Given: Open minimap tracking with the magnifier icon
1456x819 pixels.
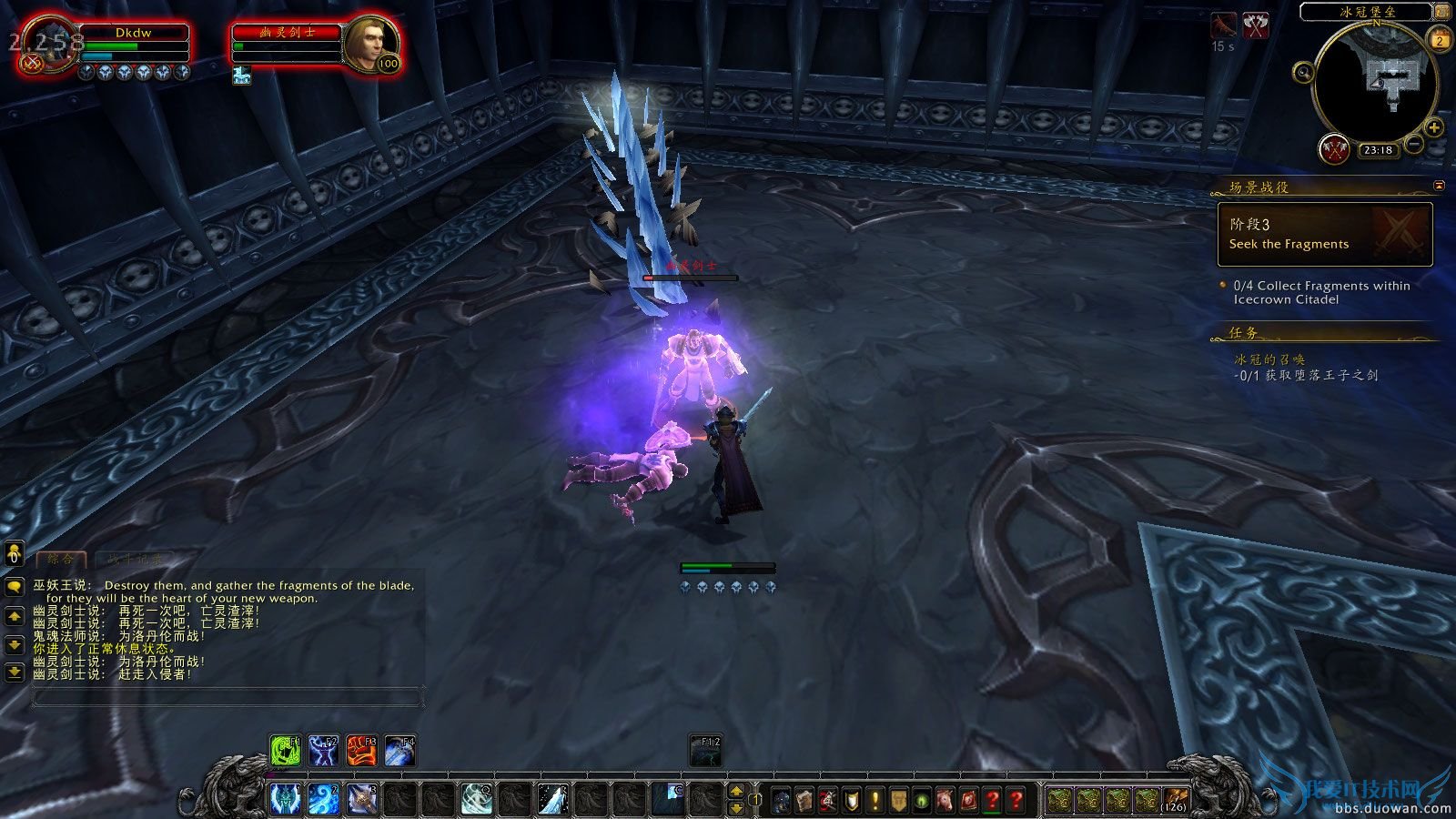Looking at the screenshot, I should pos(1303,74).
